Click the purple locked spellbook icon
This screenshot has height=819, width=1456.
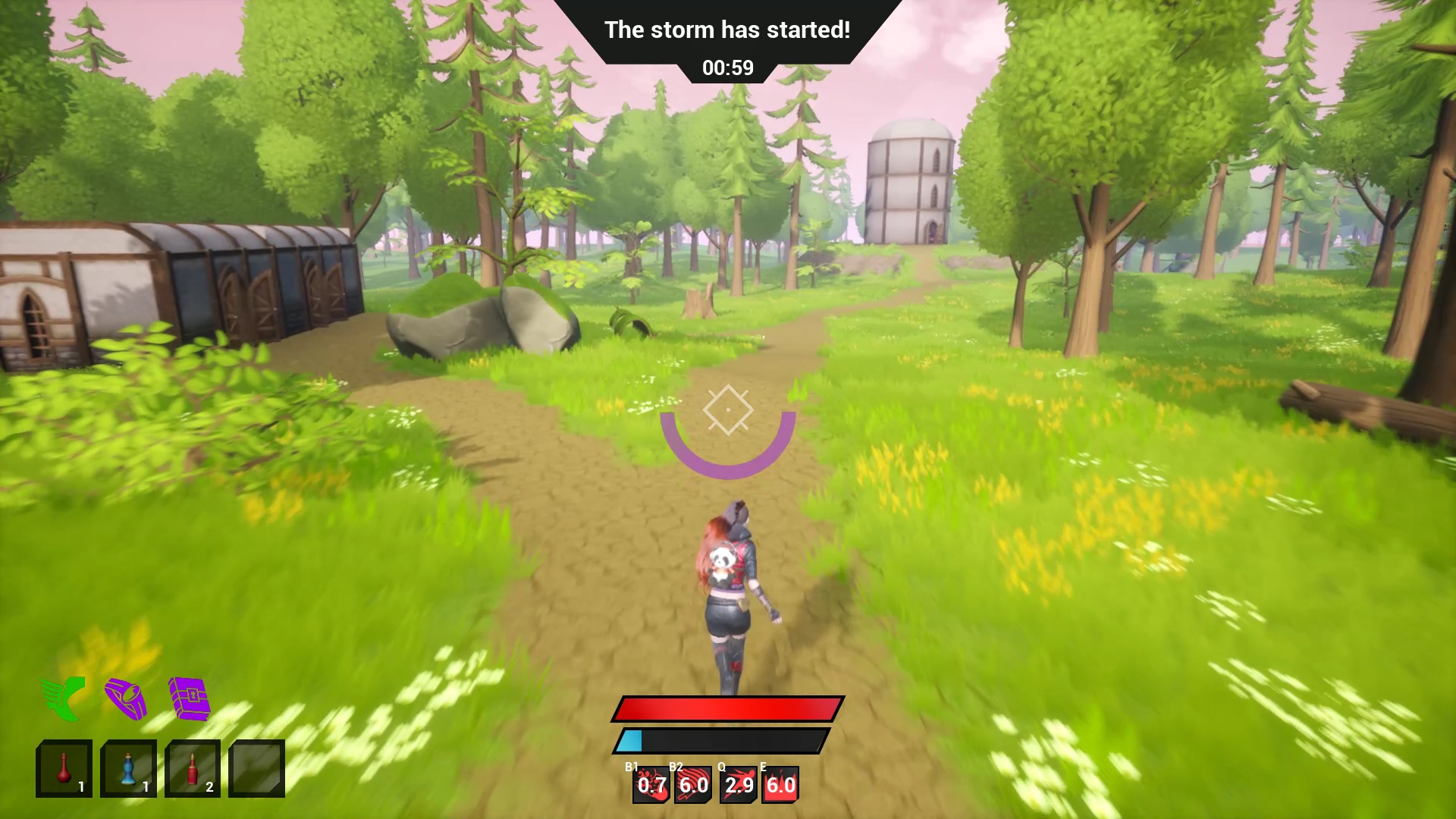pyautogui.click(x=189, y=698)
